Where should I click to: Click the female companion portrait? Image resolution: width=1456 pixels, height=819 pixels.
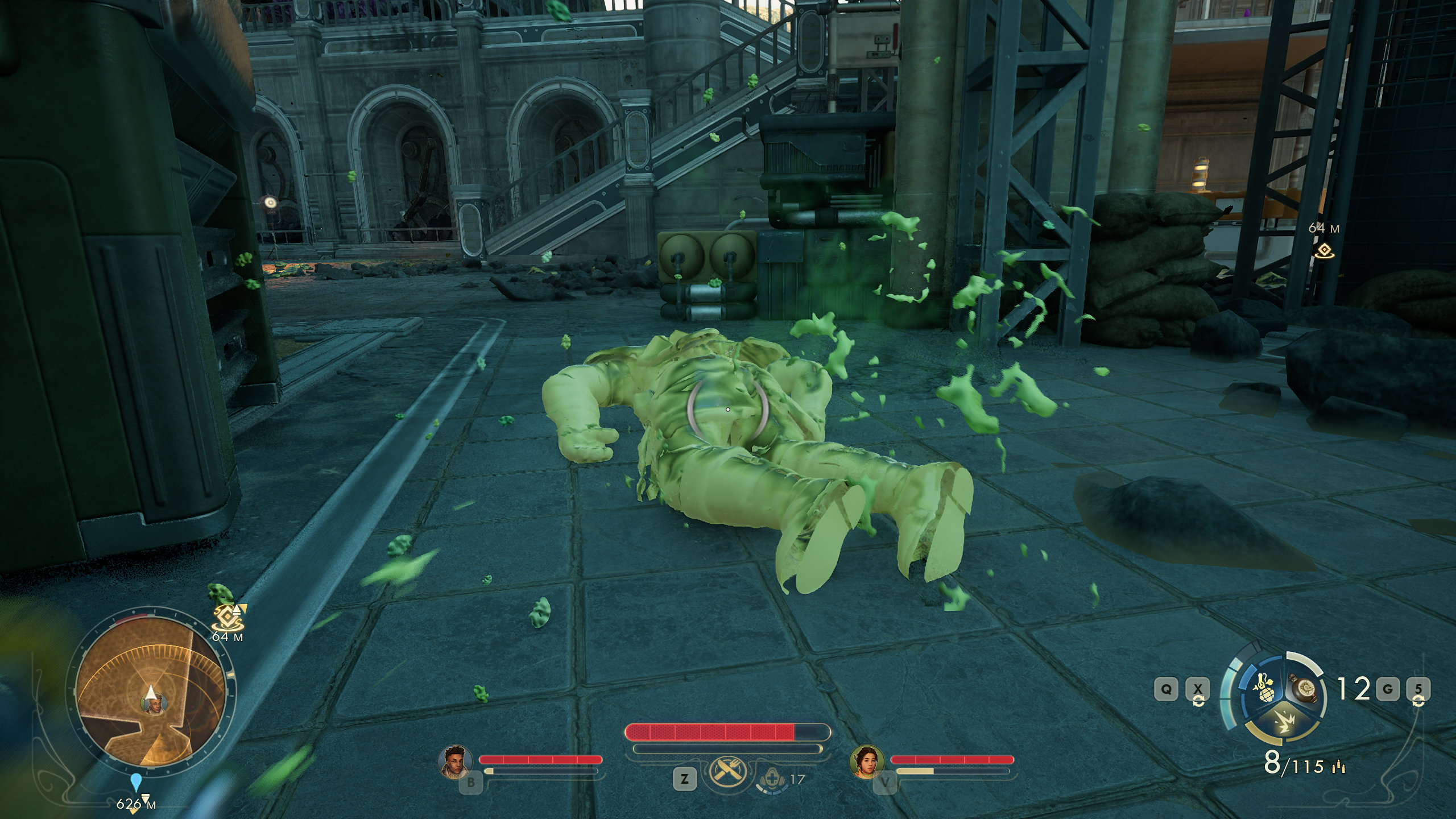tap(867, 762)
